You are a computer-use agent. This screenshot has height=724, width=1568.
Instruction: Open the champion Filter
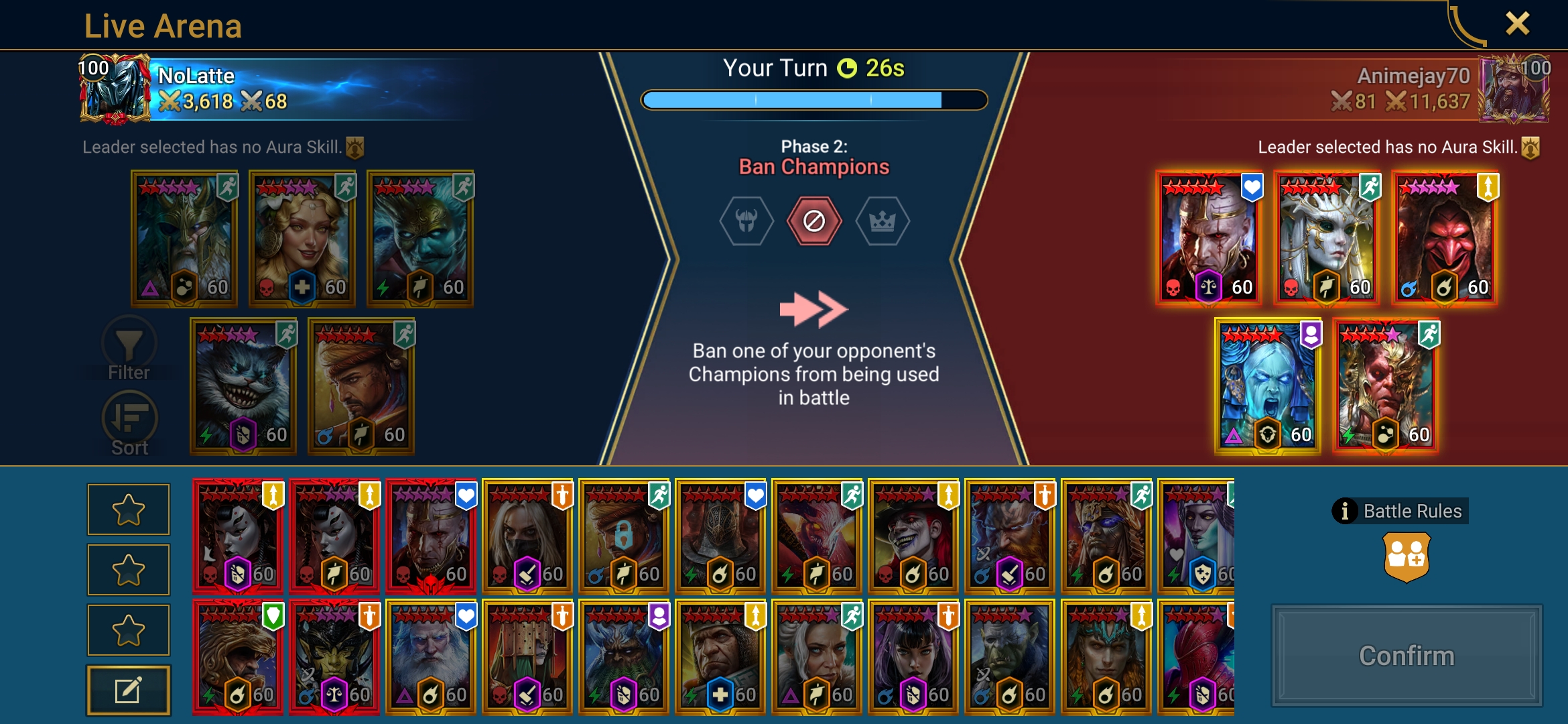point(129,349)
